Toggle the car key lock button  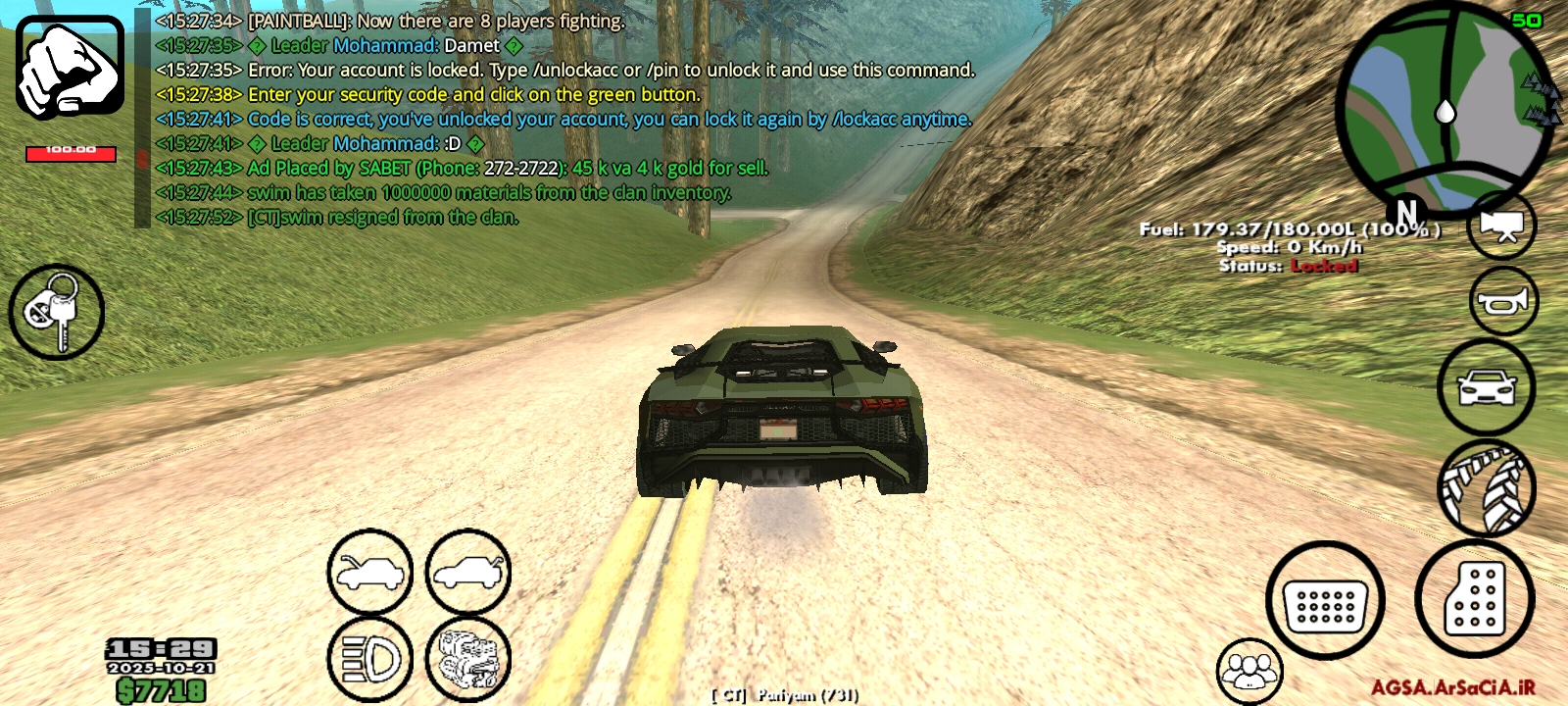click(57, 312)
